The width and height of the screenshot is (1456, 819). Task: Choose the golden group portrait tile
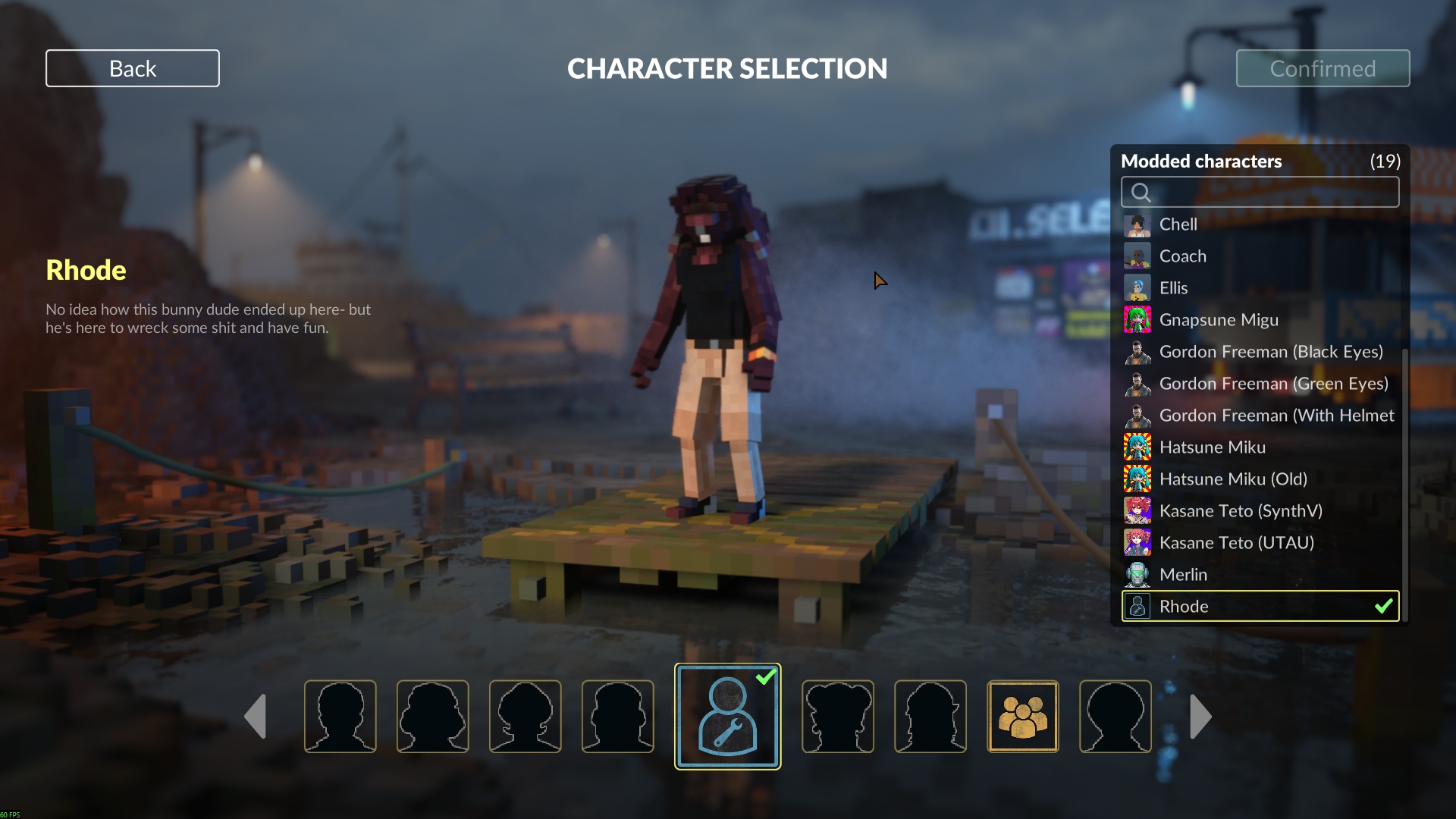(x=1022, y=717)
